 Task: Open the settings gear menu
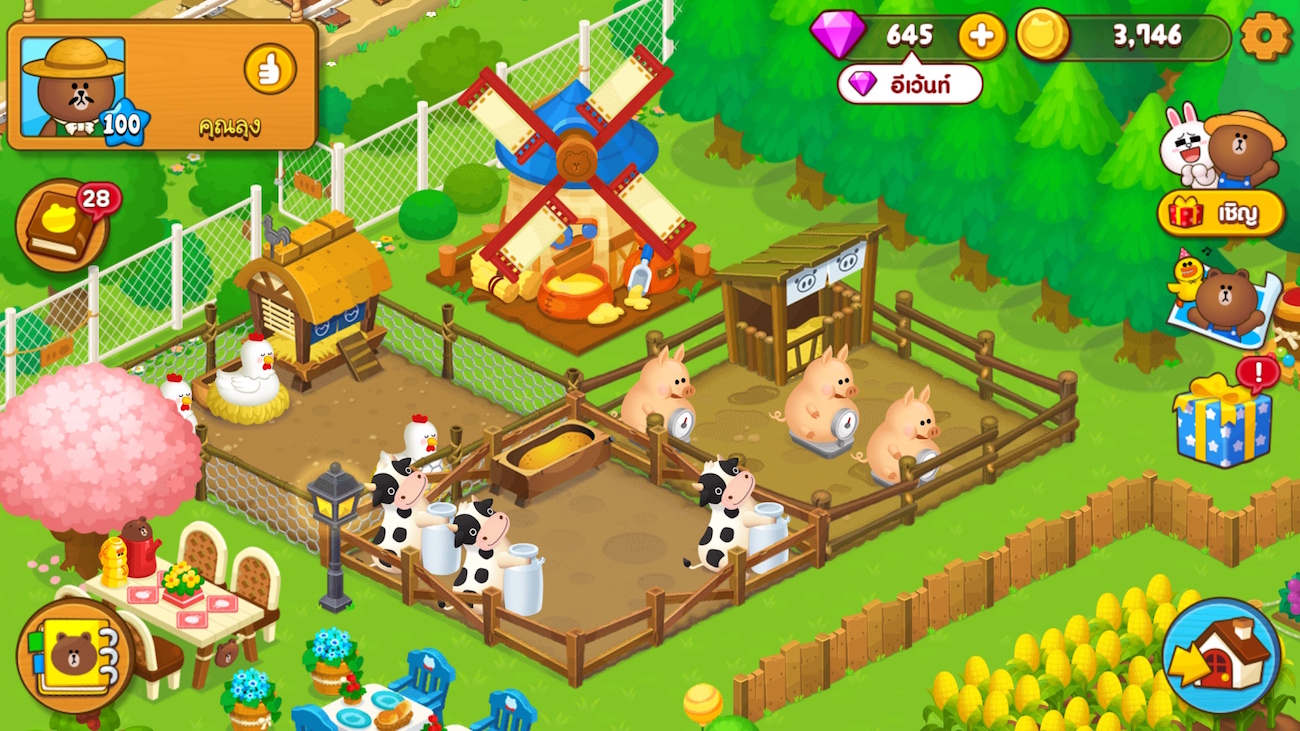[x=1265, y=37]
